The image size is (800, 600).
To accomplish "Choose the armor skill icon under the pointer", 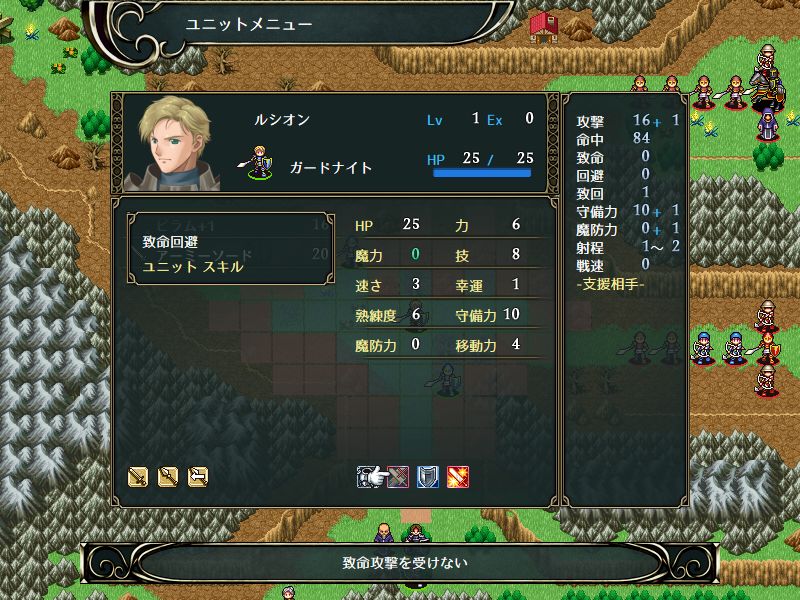I will 368,477.
